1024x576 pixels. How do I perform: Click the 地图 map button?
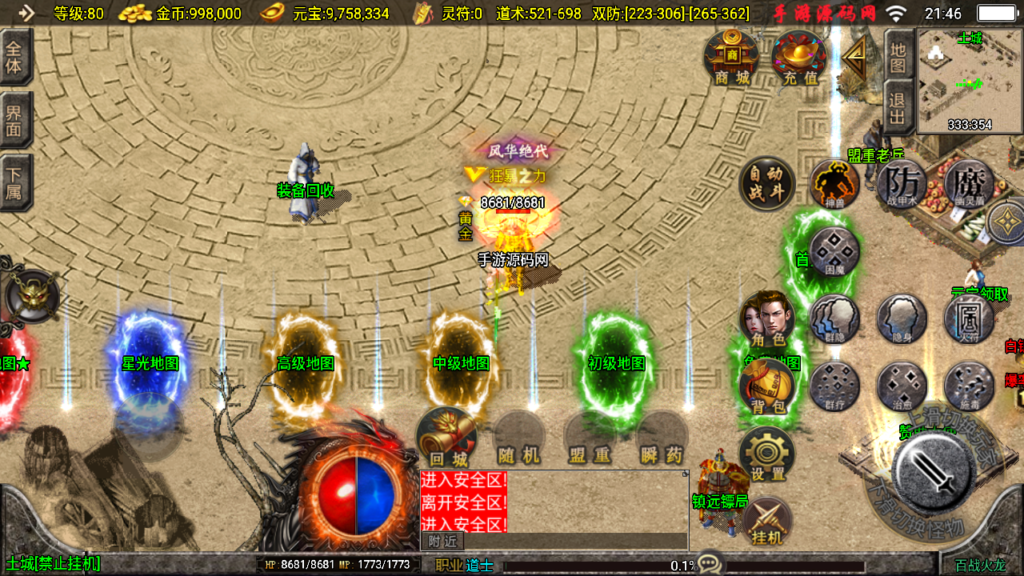coord(898,56)
